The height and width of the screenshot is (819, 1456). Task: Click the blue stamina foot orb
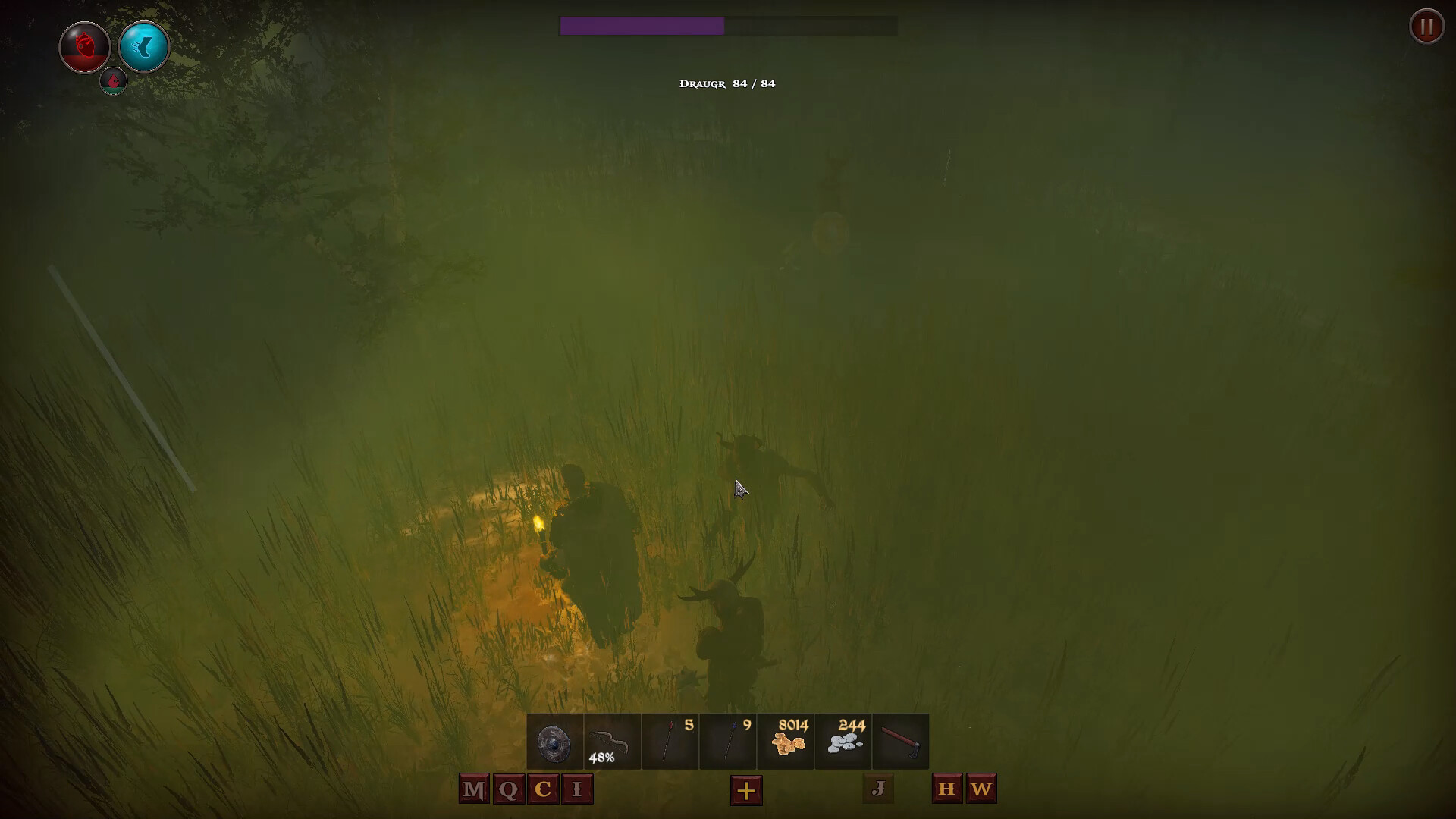pyautogui.click(x=144, y=47)
